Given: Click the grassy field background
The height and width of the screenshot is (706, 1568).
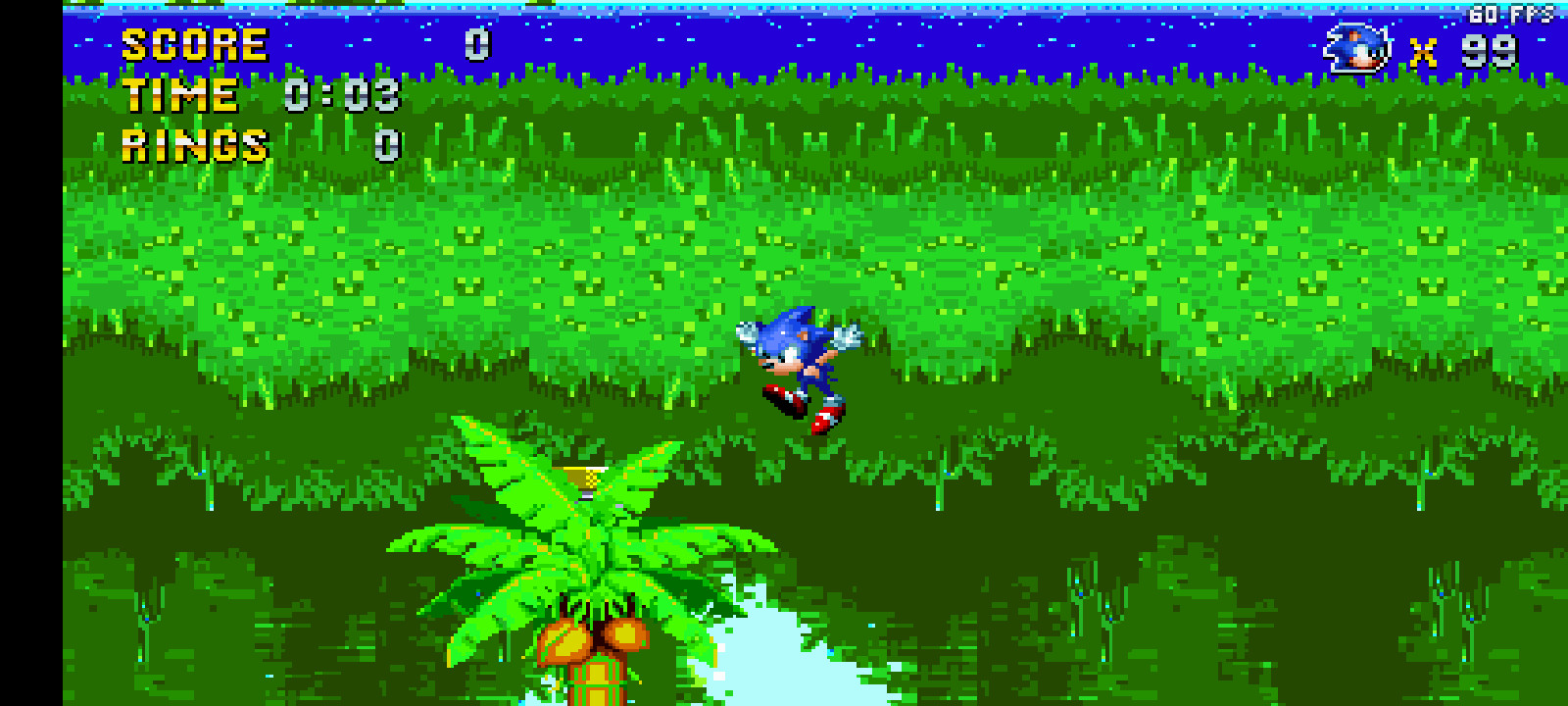Looking at the screenshot, I should [1176, 245].
